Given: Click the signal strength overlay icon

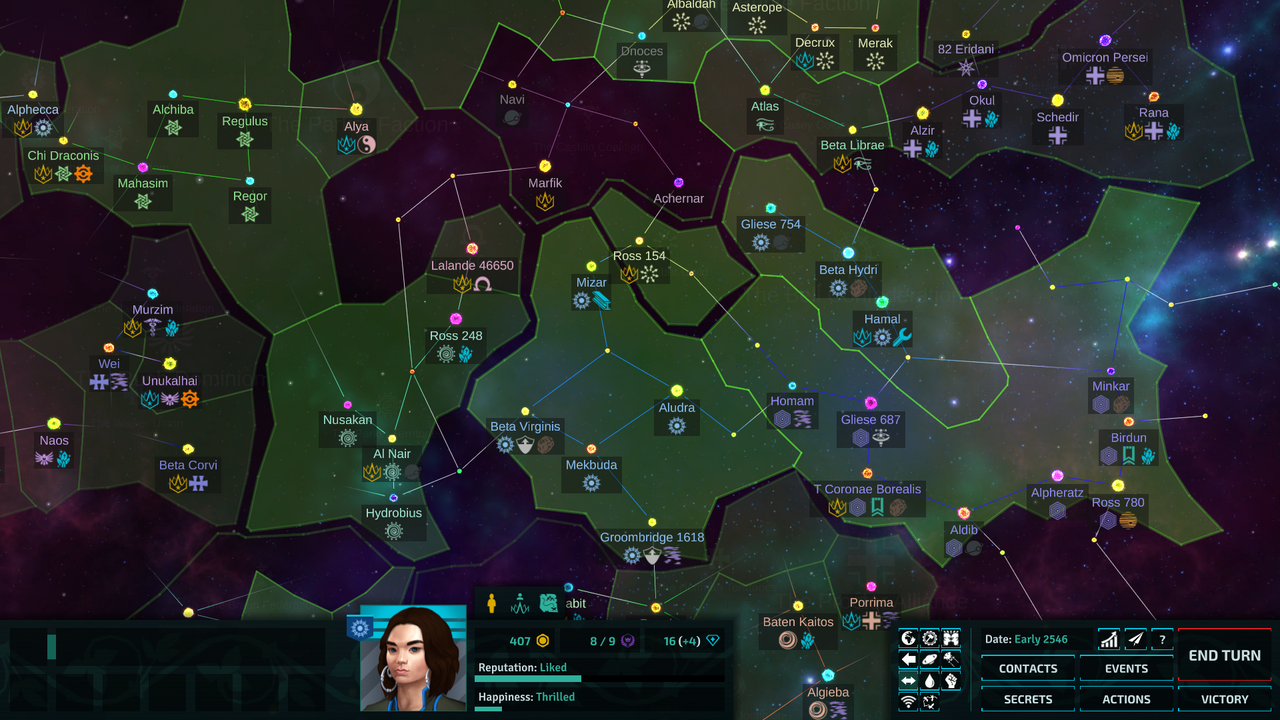Looking at the screenshot, I should (x=908, y=701).
